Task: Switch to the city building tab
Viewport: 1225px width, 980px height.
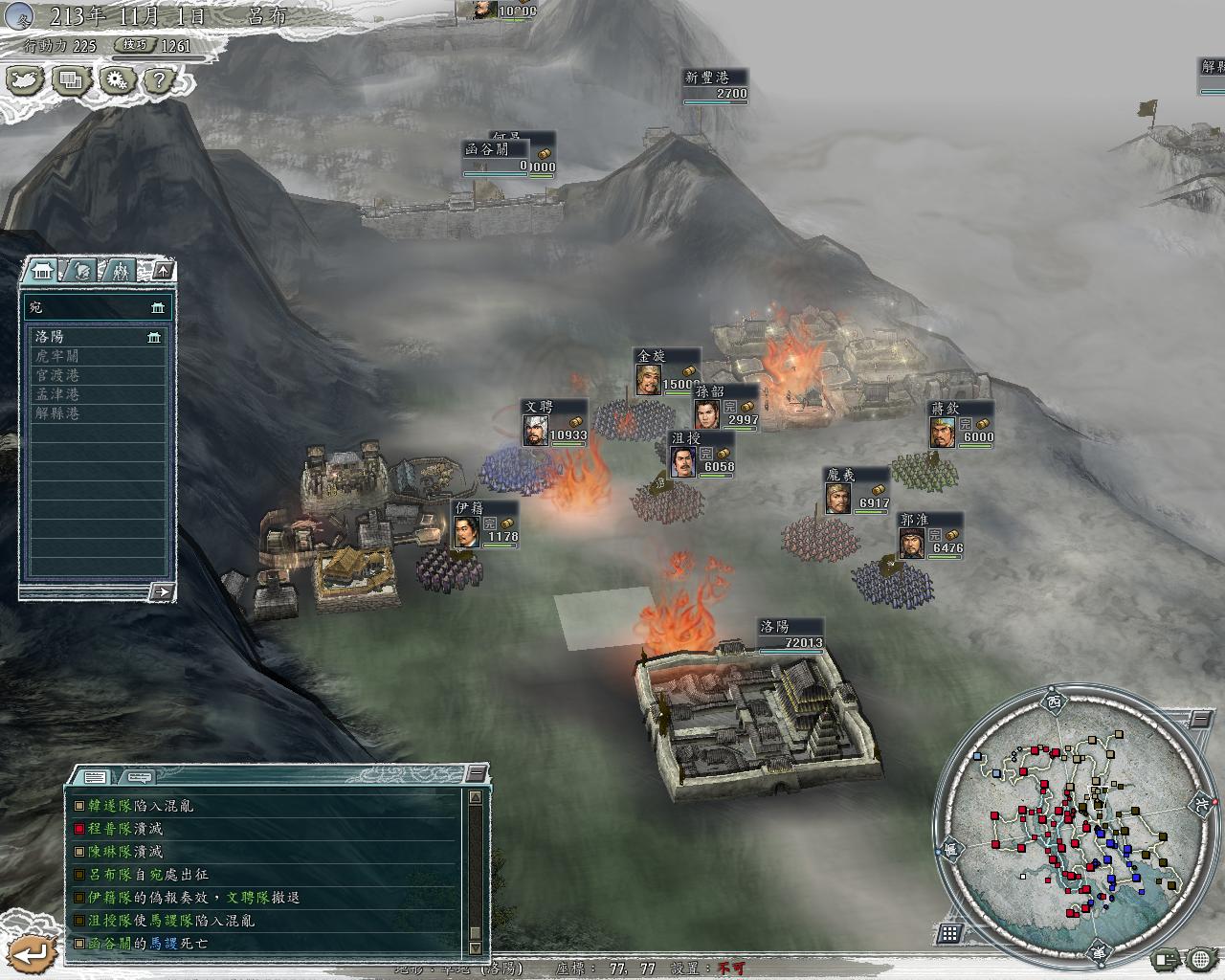Action: coord(42,271)
